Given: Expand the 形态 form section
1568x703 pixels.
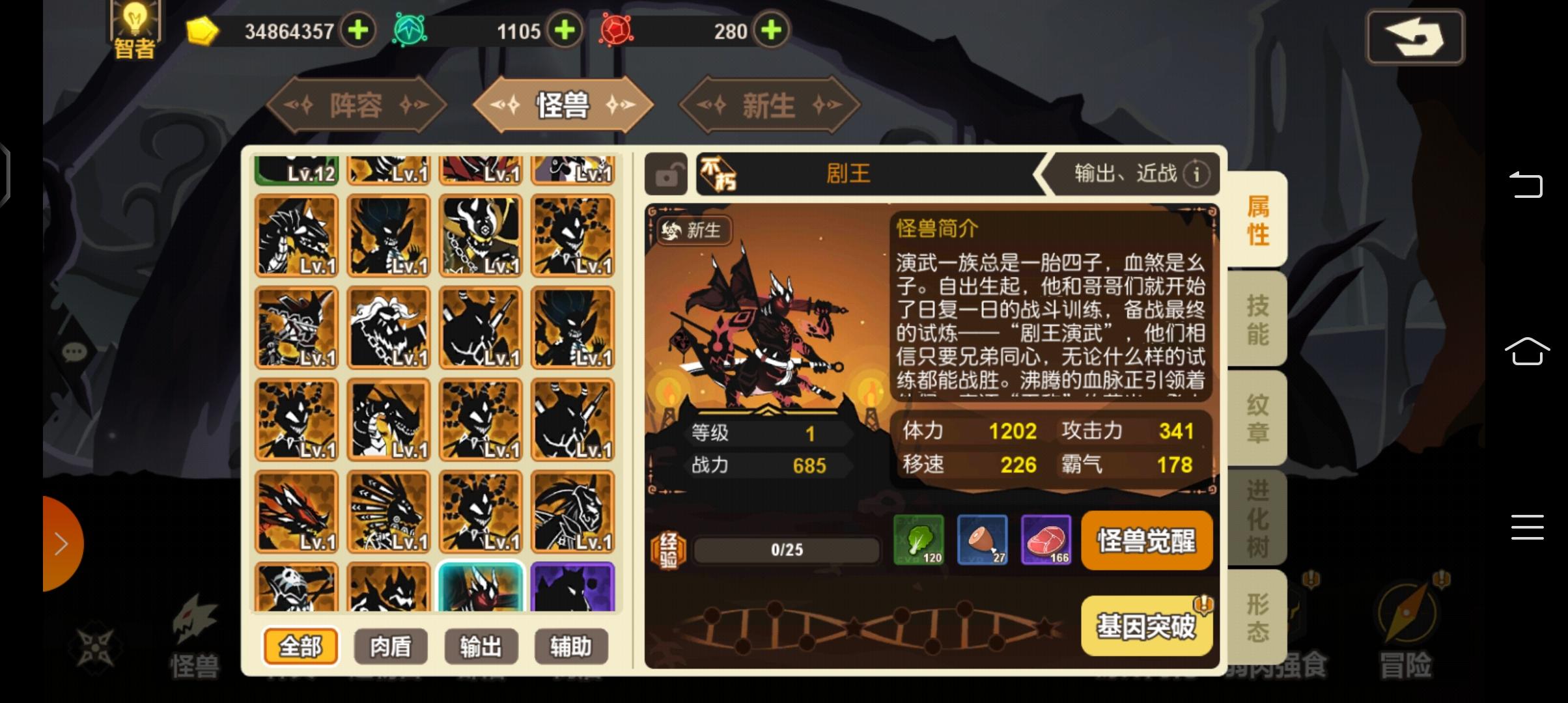Looking at the screenshot, I should pyautogui.click(x=1257, y=615).
